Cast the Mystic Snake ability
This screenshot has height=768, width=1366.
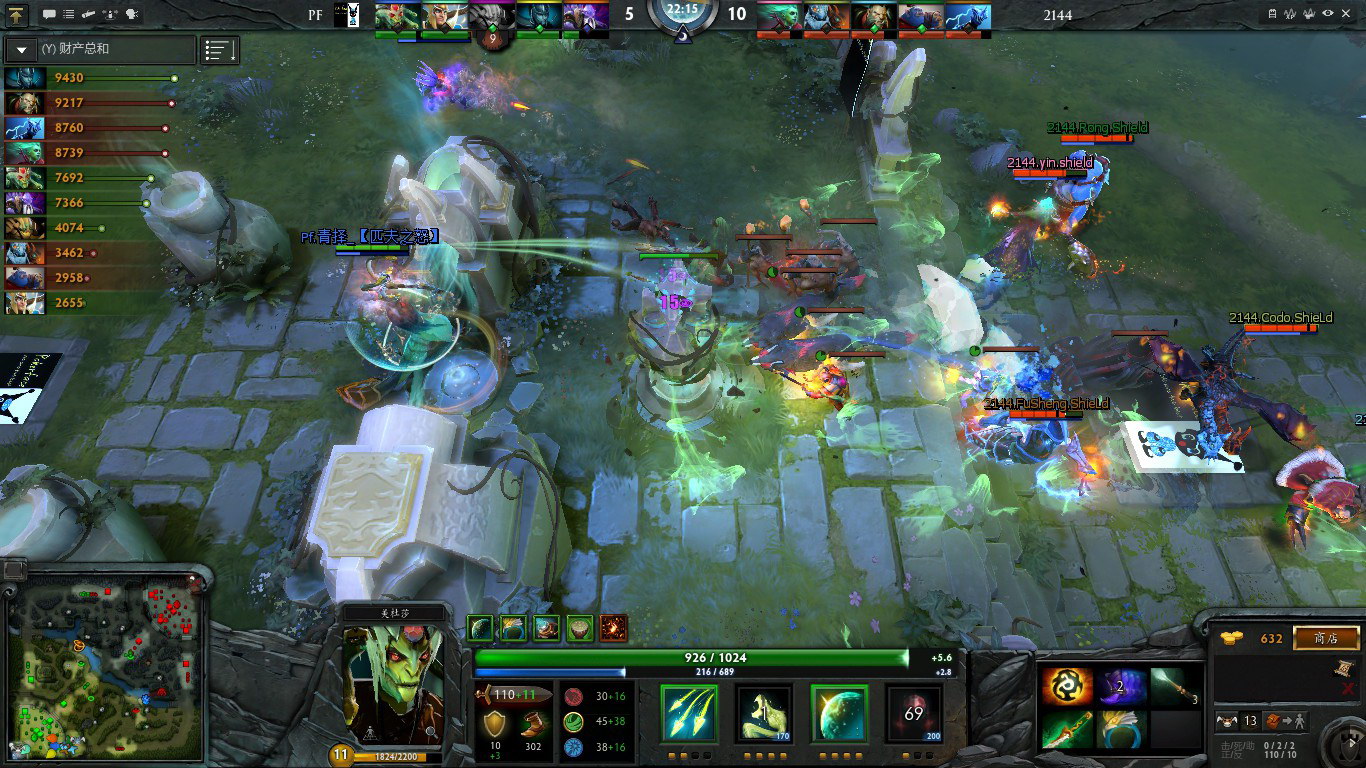coord(764,713)
